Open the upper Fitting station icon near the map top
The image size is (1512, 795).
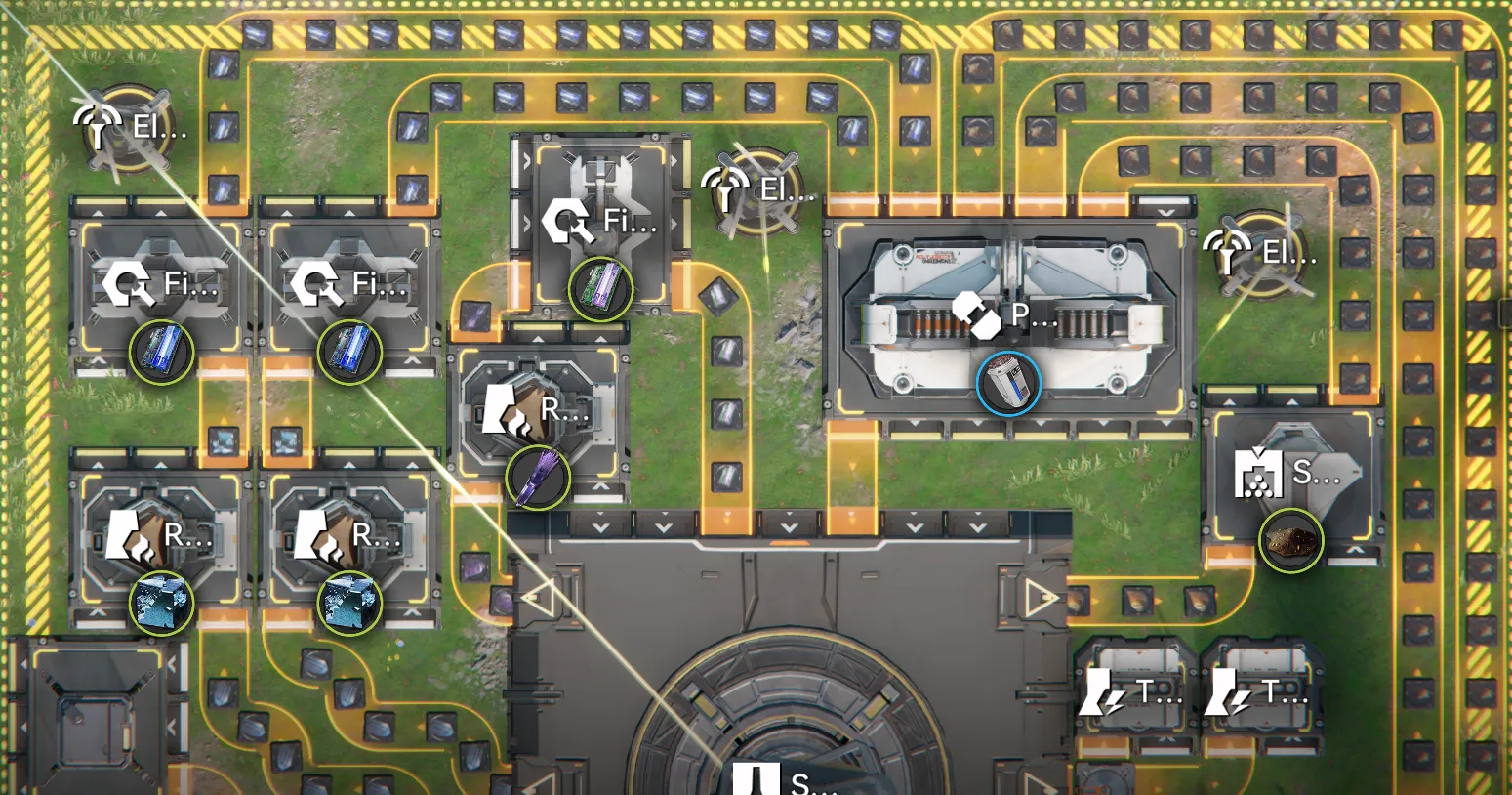point(569,222)
